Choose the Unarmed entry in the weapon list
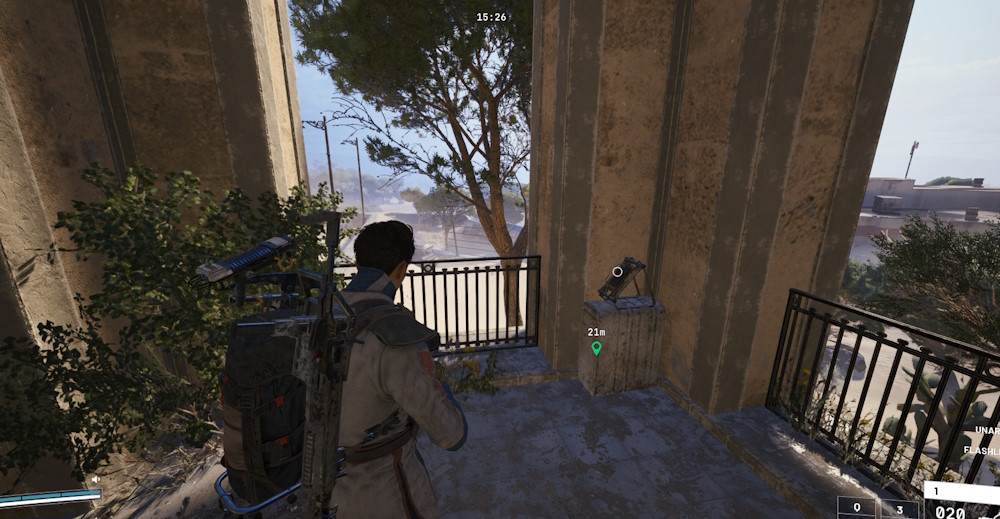This screenshot has width=1000, height=519. pos(983,430)
